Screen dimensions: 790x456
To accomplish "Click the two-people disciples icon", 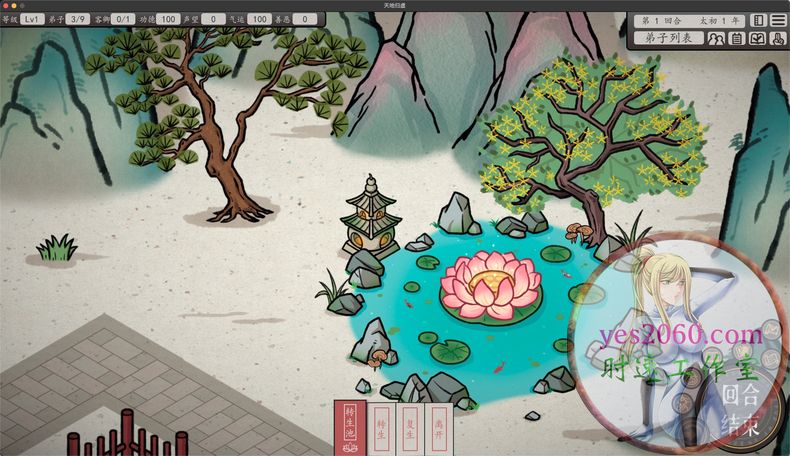I will (x=716, y=39).
